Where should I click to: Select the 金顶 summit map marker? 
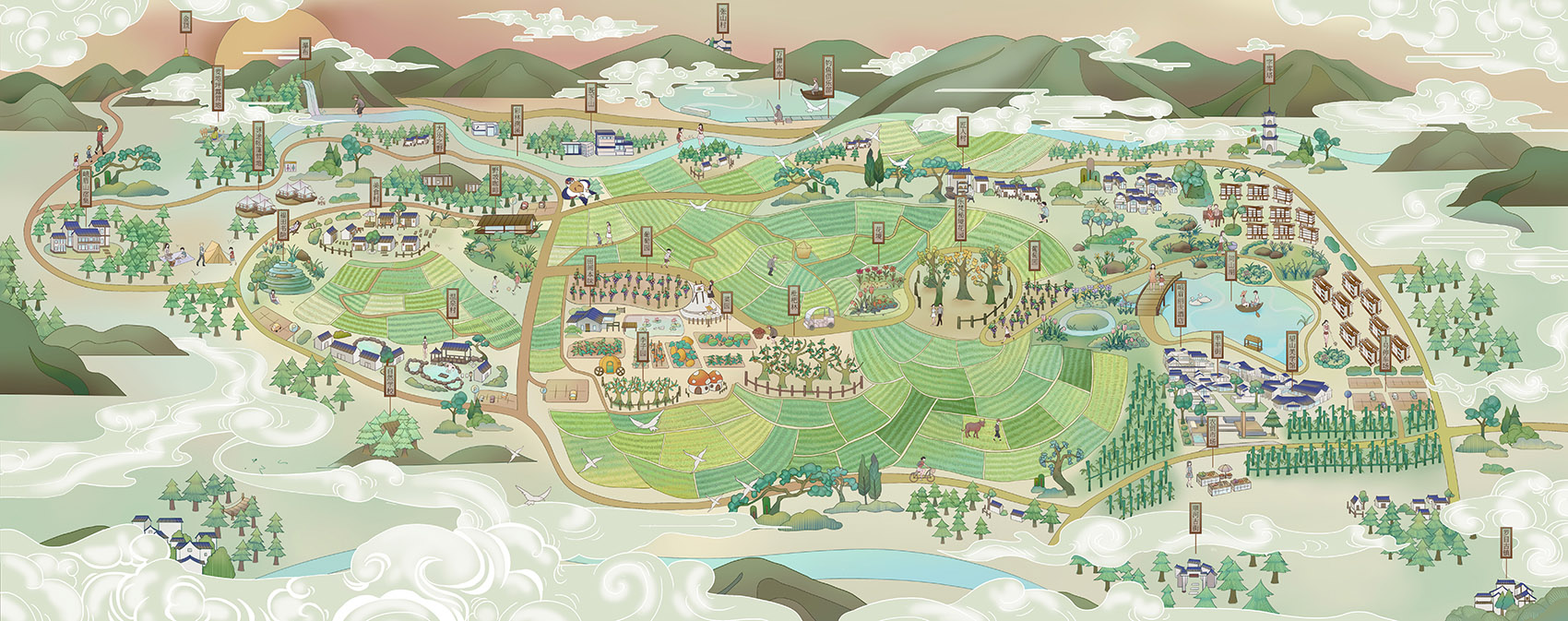185,22
